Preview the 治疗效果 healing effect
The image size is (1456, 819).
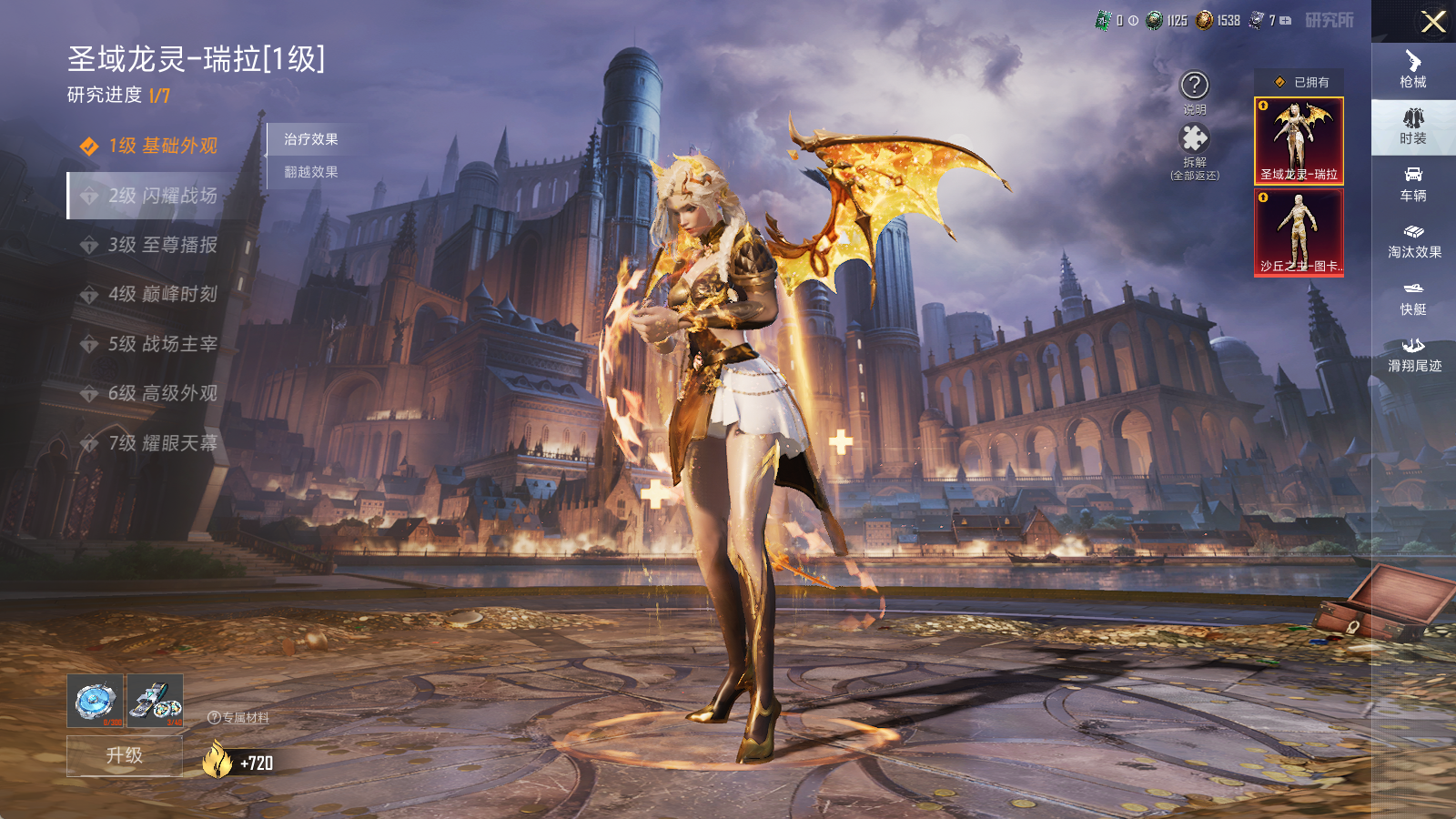point(311,139)
